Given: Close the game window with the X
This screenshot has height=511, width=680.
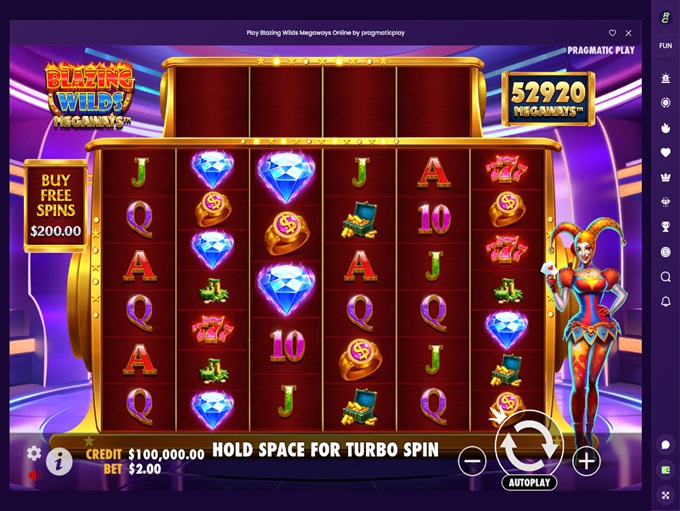Looking at the screenshot, I should coord(628,33).
